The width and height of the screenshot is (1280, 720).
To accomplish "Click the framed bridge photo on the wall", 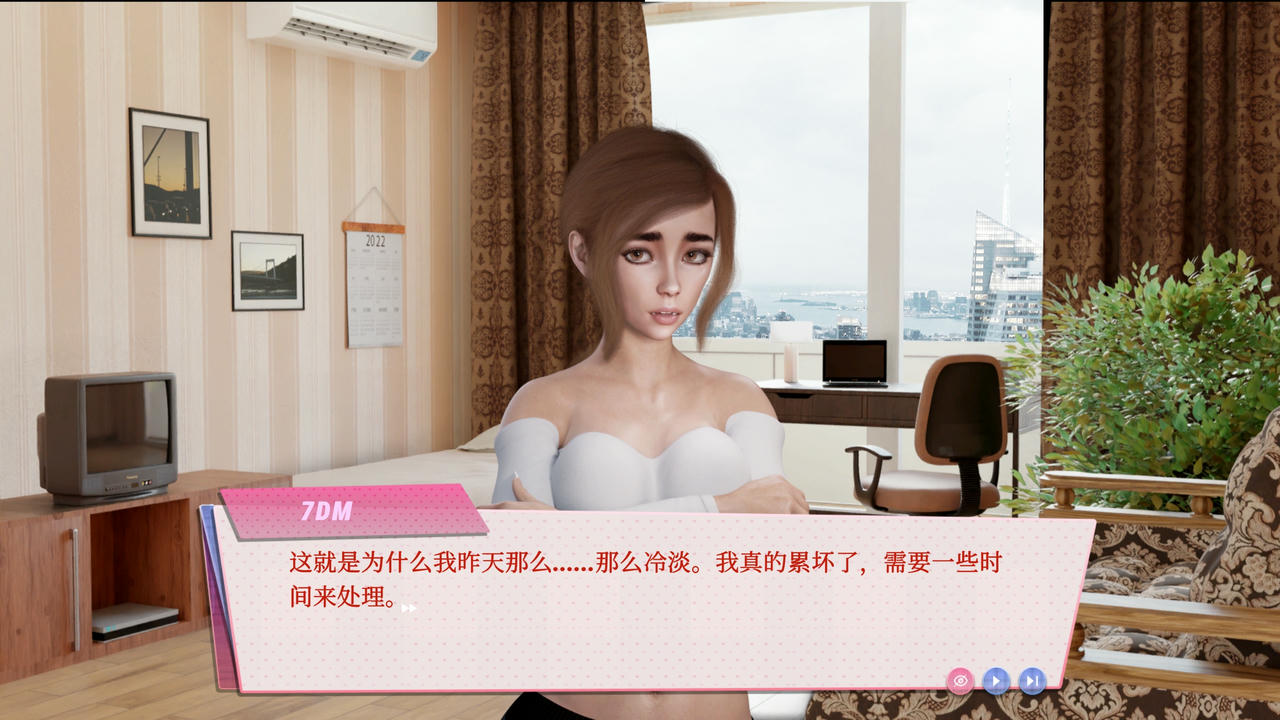I will point(270,270).
